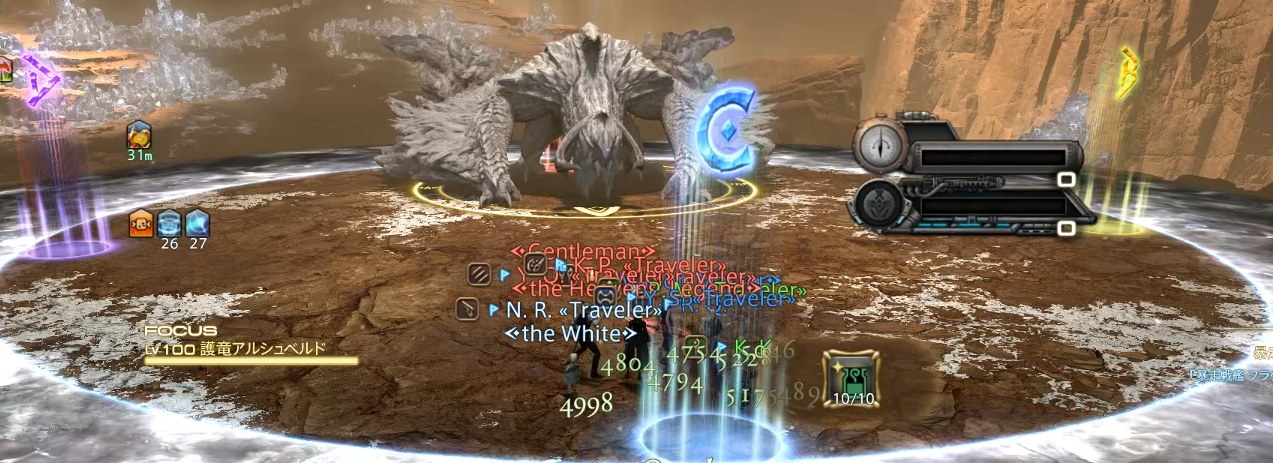Click the Well Fed buff icon showing 31m

pyautogui.click(x=139, y=135)
